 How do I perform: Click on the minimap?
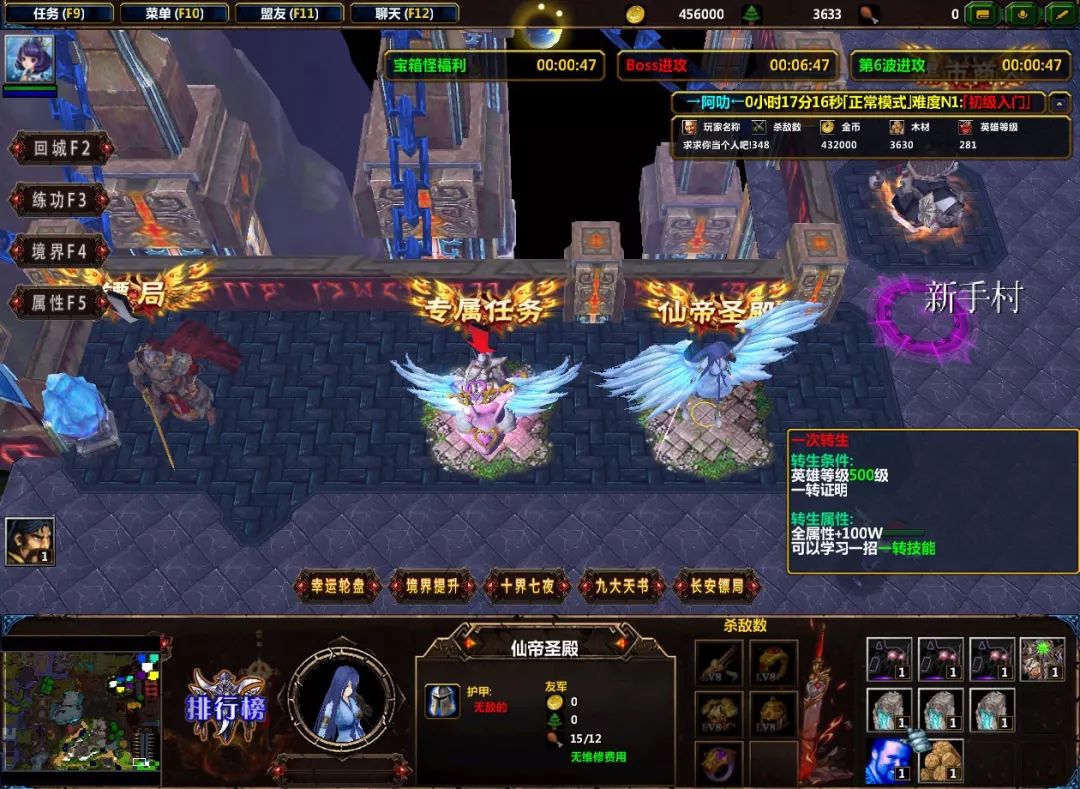click(80, 711)
